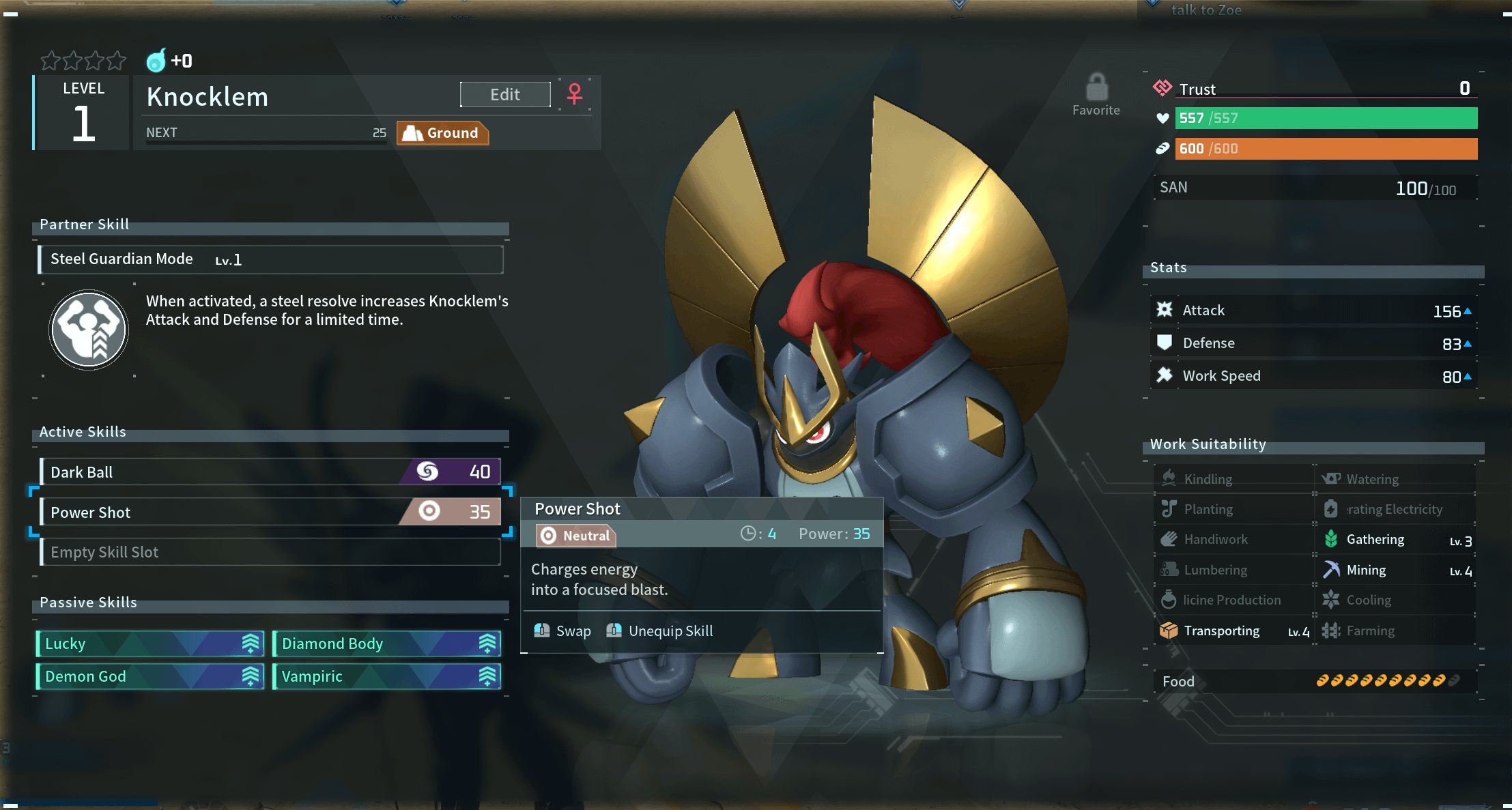This screenshot has width=1512, height=810.
Task: Click the Transporting work suitability entry
Action: [1233, 631]
